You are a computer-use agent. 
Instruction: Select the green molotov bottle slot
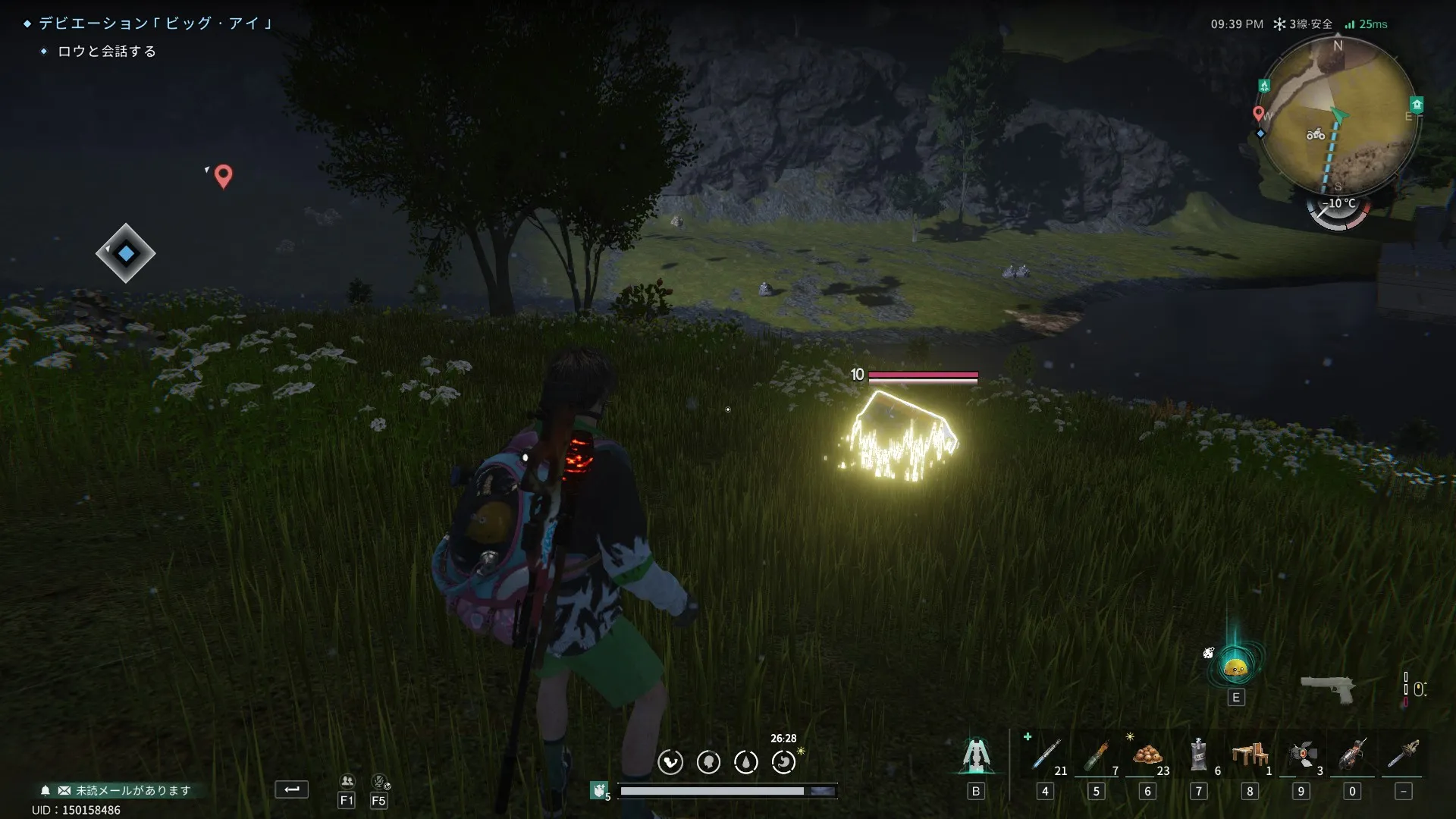pyautogui.click(x=1097, y=756)
